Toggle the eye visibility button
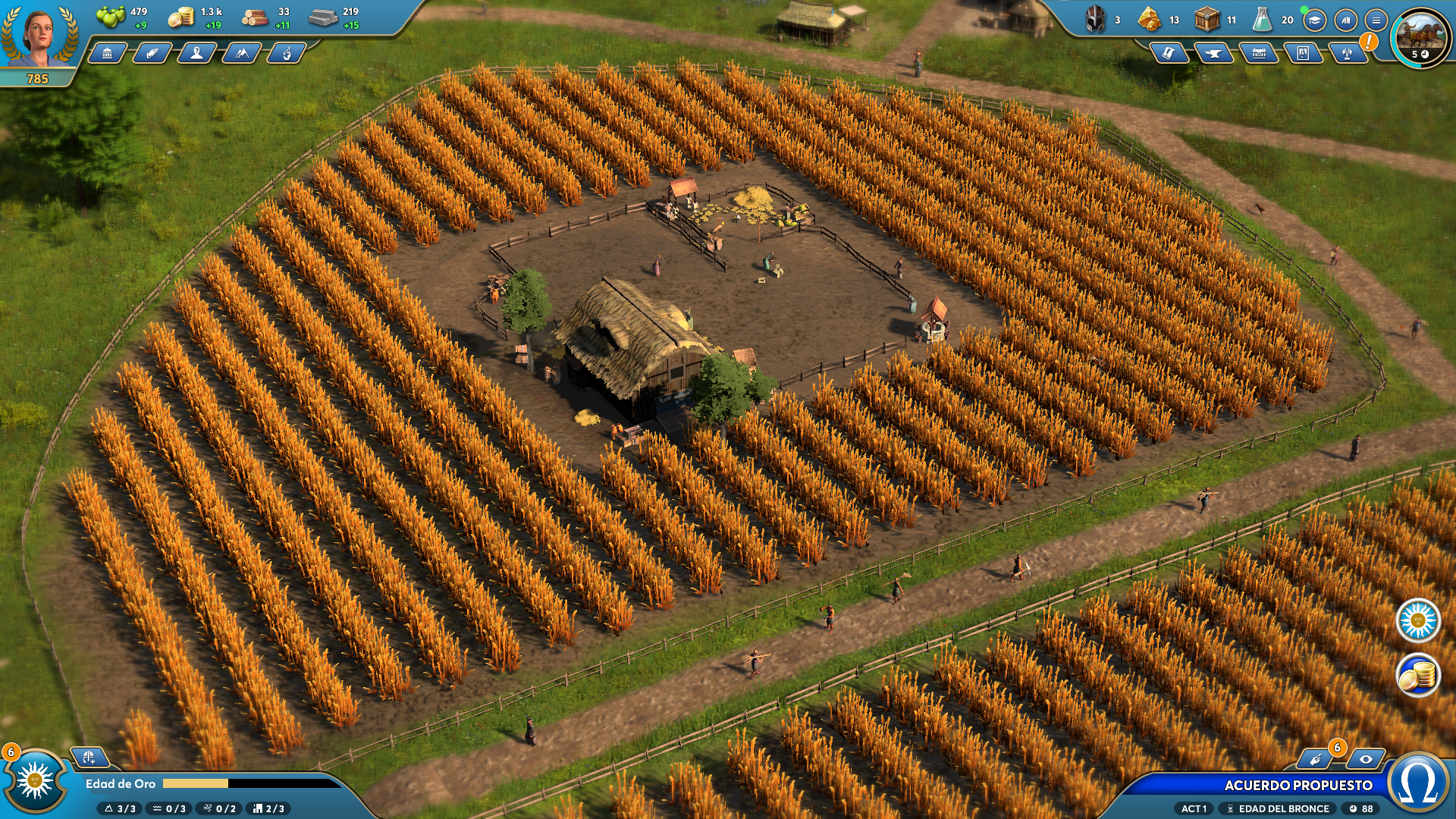Image resolution: width=1456 pixels, height=819 pixels. tap(1366, 759)
